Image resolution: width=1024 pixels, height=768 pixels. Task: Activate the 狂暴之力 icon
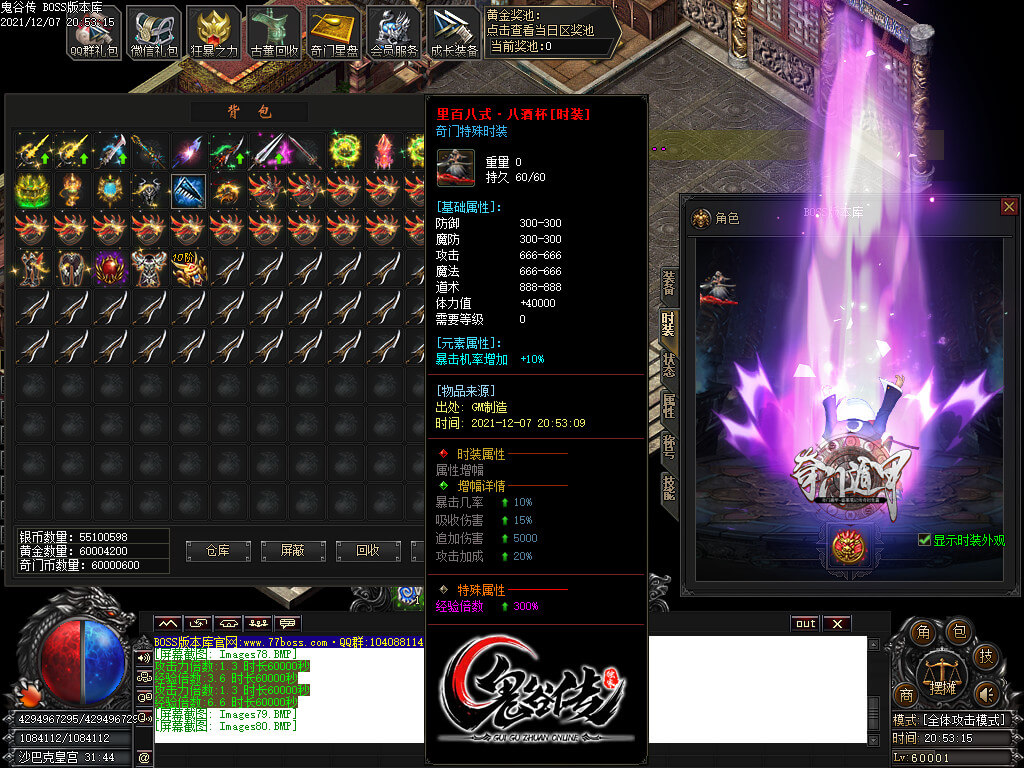click(x=213, y=32)
